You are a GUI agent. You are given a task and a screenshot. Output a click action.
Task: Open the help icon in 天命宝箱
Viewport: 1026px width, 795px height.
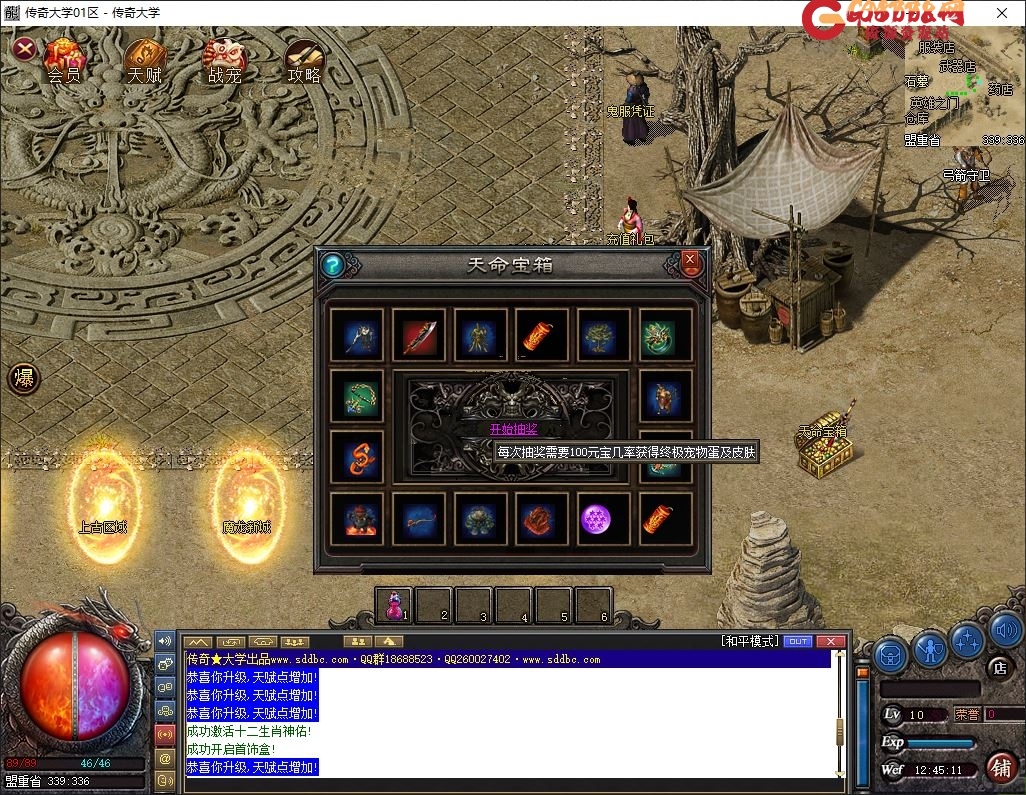(333, 265)
